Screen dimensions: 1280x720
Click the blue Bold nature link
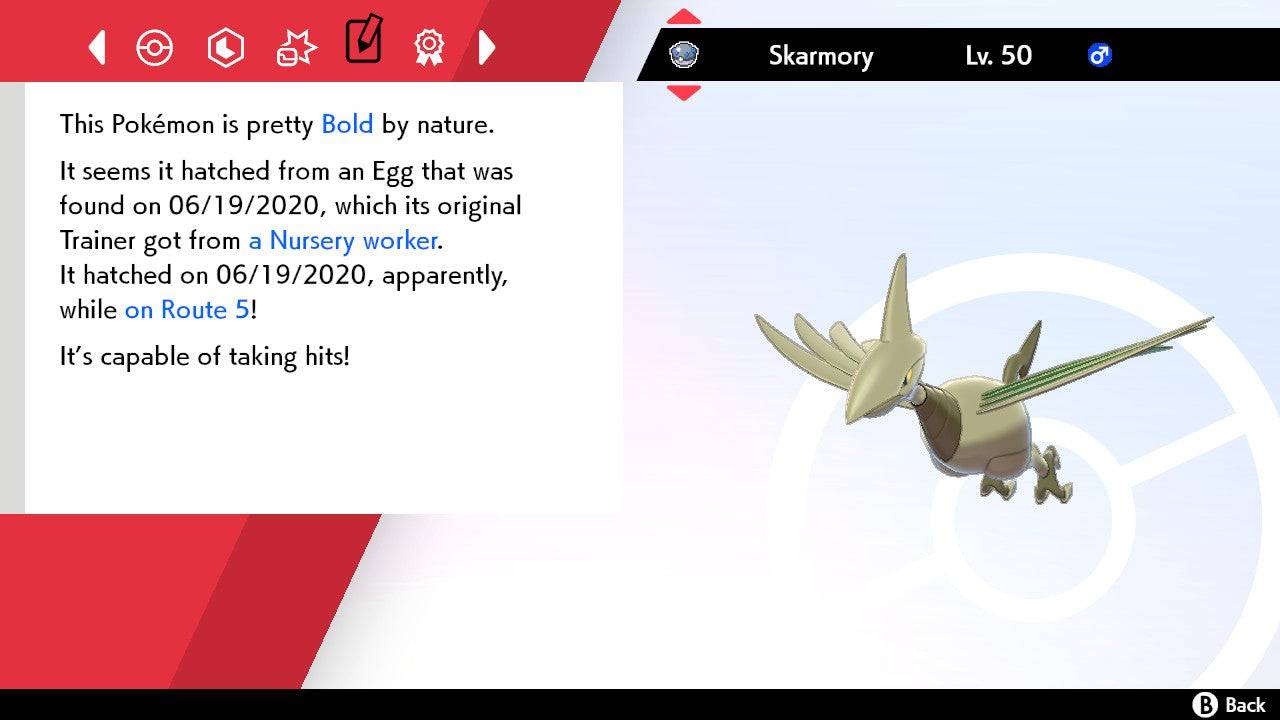pyautogui.click(x=346, y=124)
